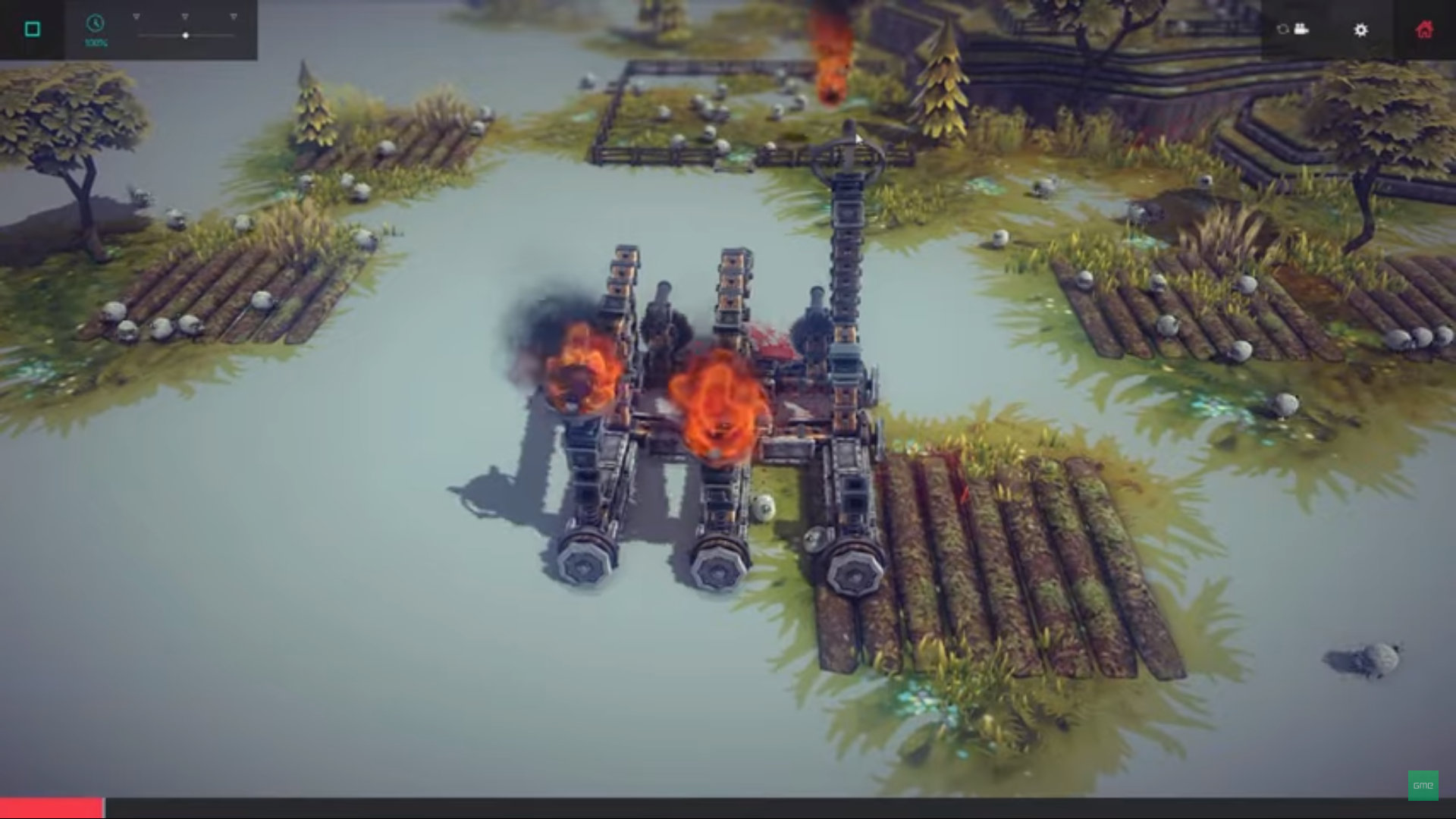Toggle the camera view icon

[x=1293, y=30]
